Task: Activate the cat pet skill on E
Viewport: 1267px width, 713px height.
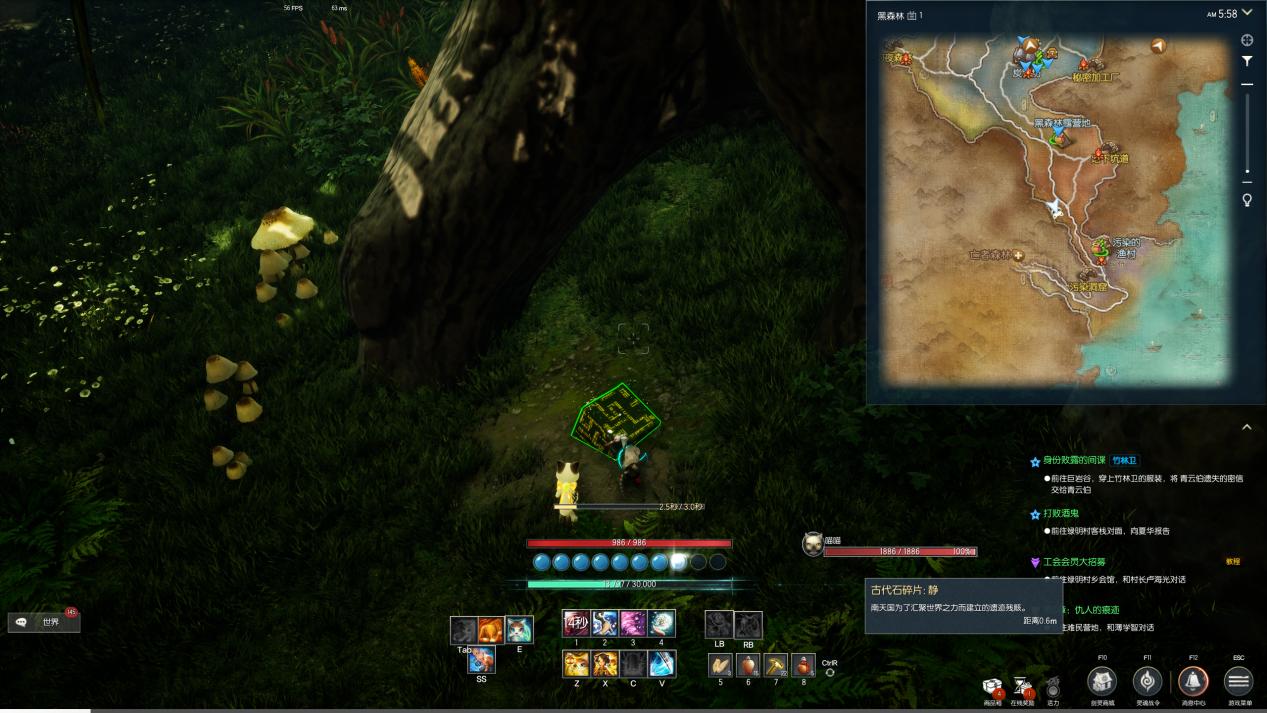Action: tap(519, 630)
